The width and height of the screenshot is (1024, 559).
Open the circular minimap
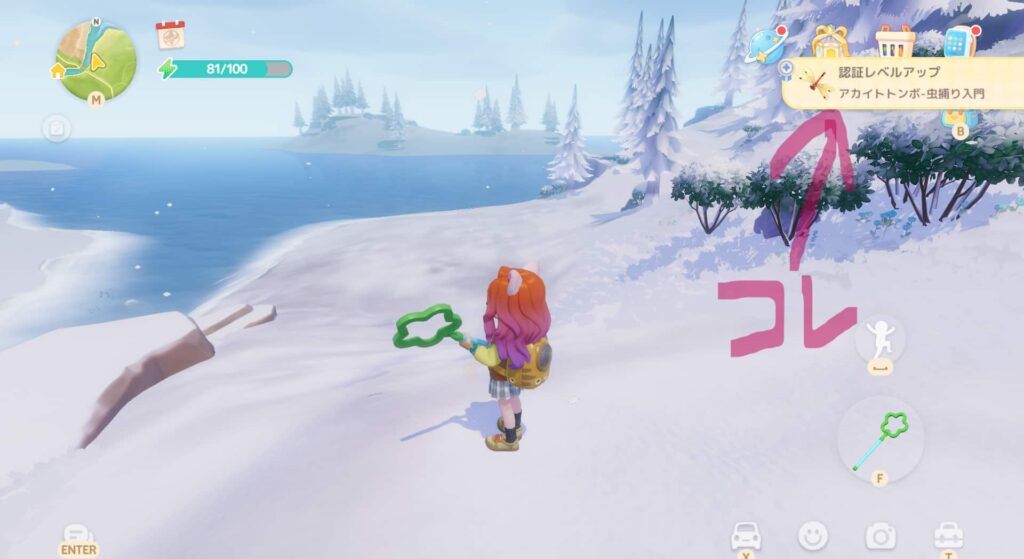(96, 60)
